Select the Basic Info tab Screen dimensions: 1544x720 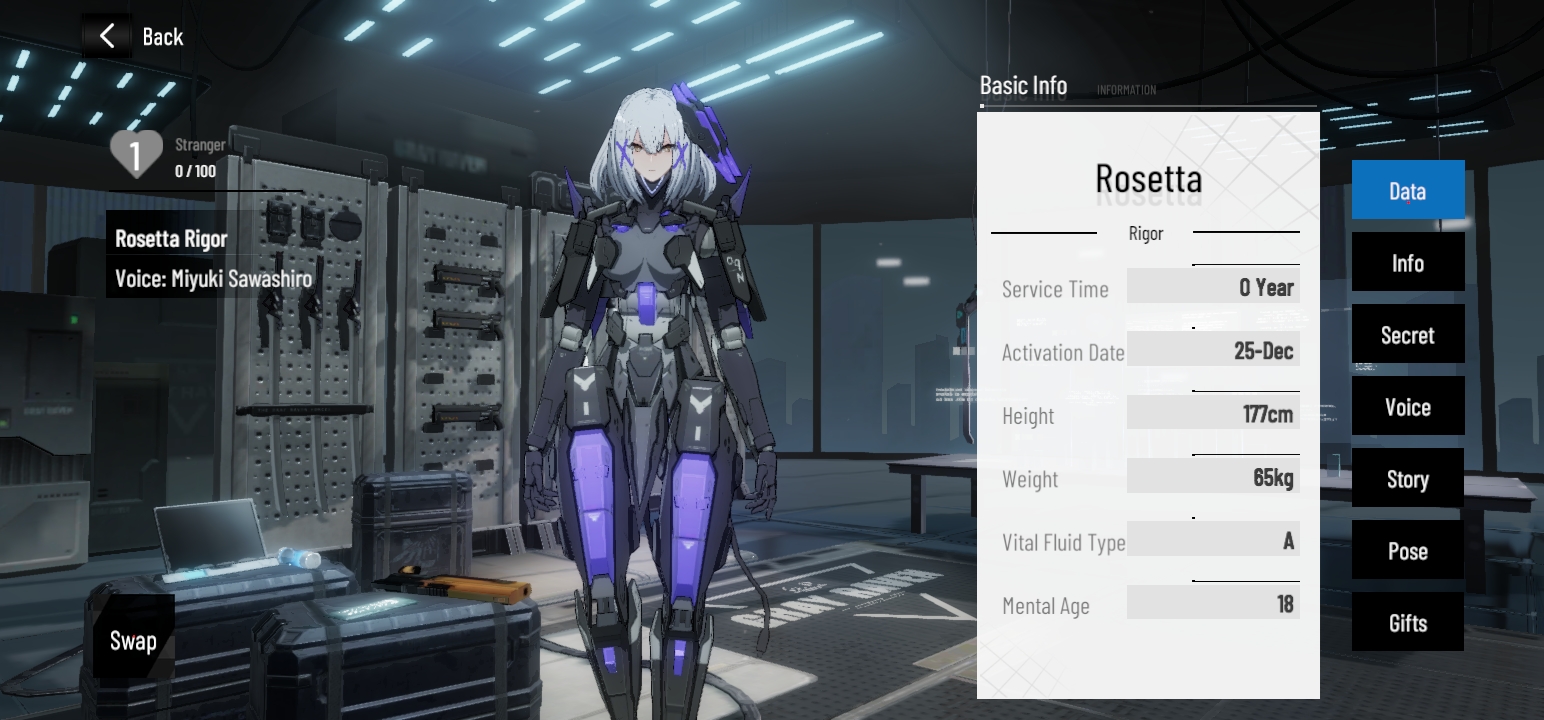pos(1022,86)
